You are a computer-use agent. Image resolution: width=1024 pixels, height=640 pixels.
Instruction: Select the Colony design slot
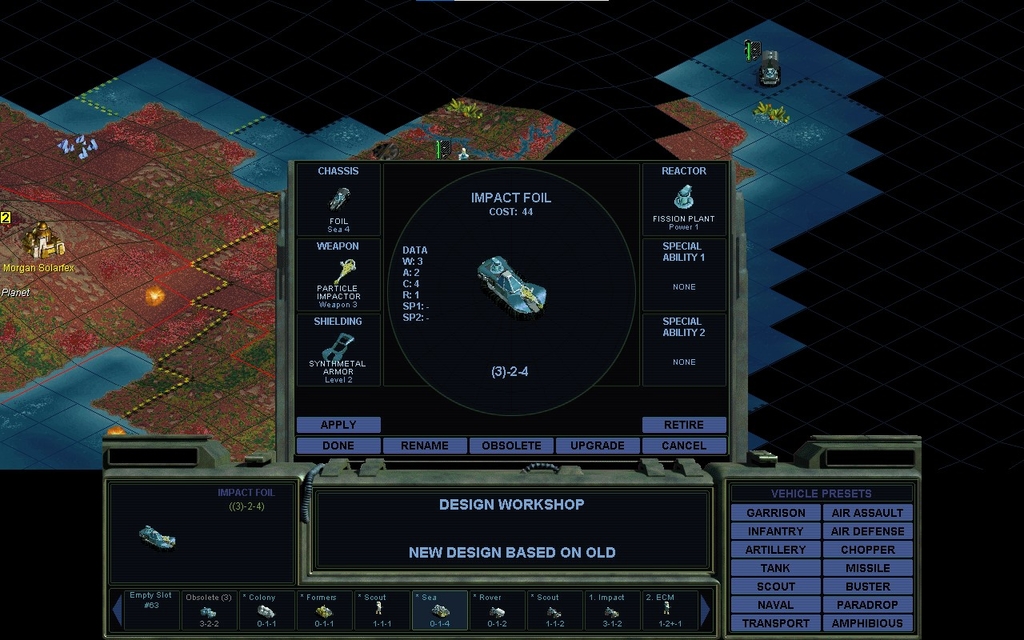click(266, 610)
